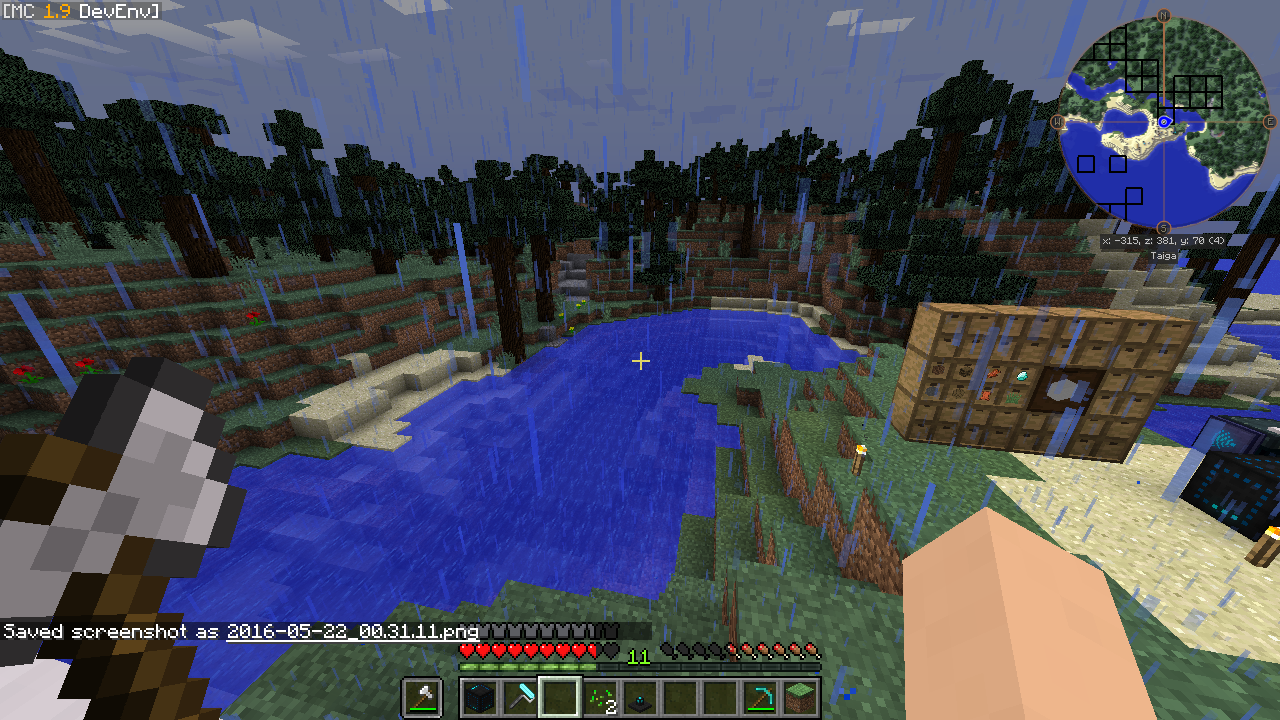This screenshot has width=1280, height=720.
Task: Open the saved screenshot file link
Action: 352,632
